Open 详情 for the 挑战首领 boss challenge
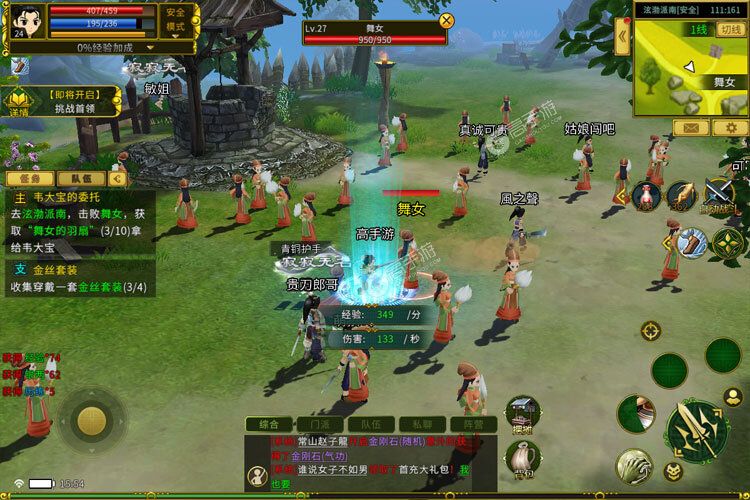Viewport: 750px width, 500px height. (x=20, y=101)
